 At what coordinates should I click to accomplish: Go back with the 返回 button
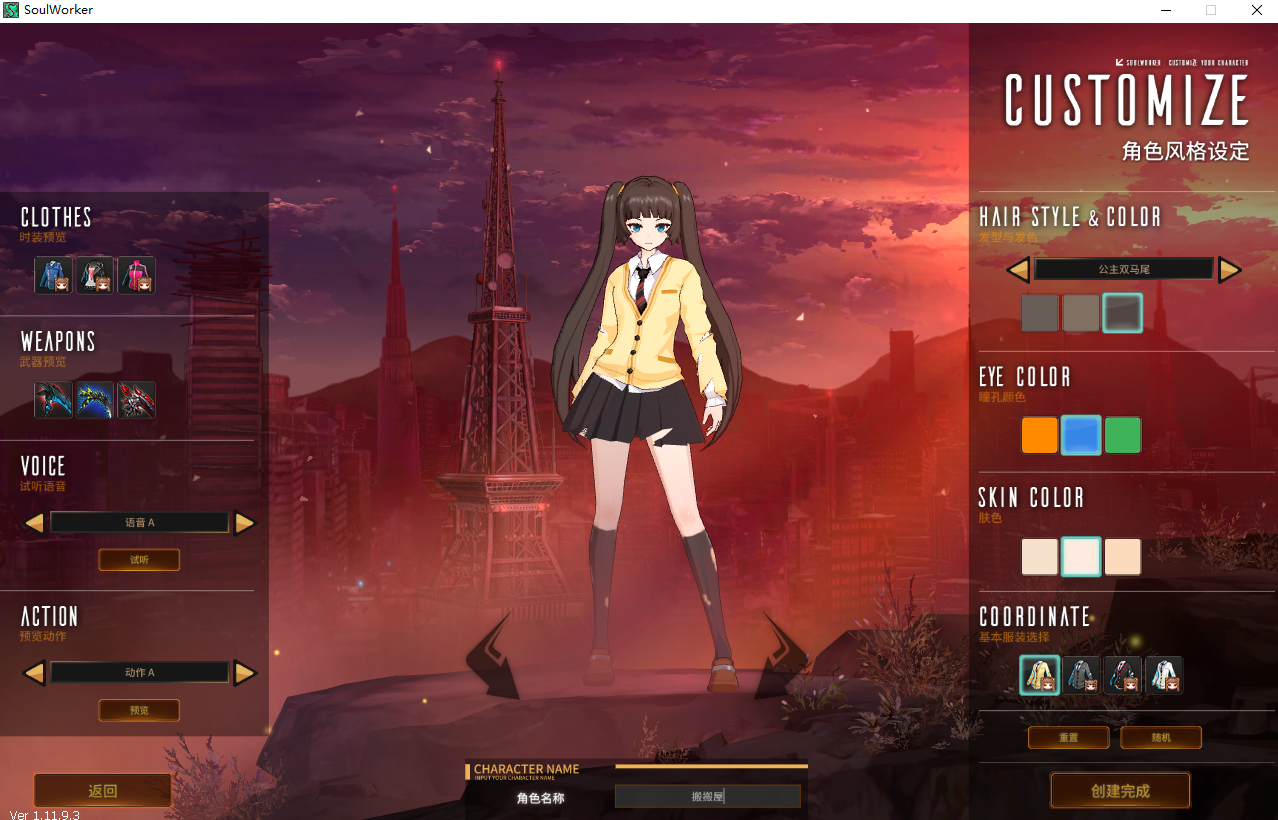click(x=103, y=791)
